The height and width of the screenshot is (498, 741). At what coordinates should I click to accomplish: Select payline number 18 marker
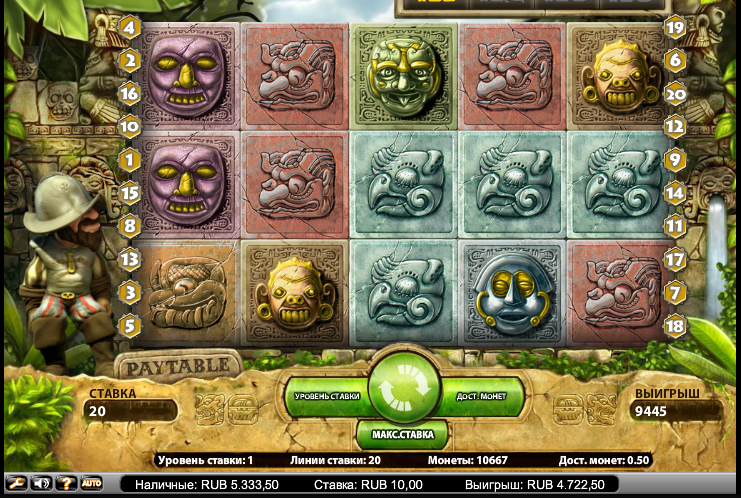(675, 324)
